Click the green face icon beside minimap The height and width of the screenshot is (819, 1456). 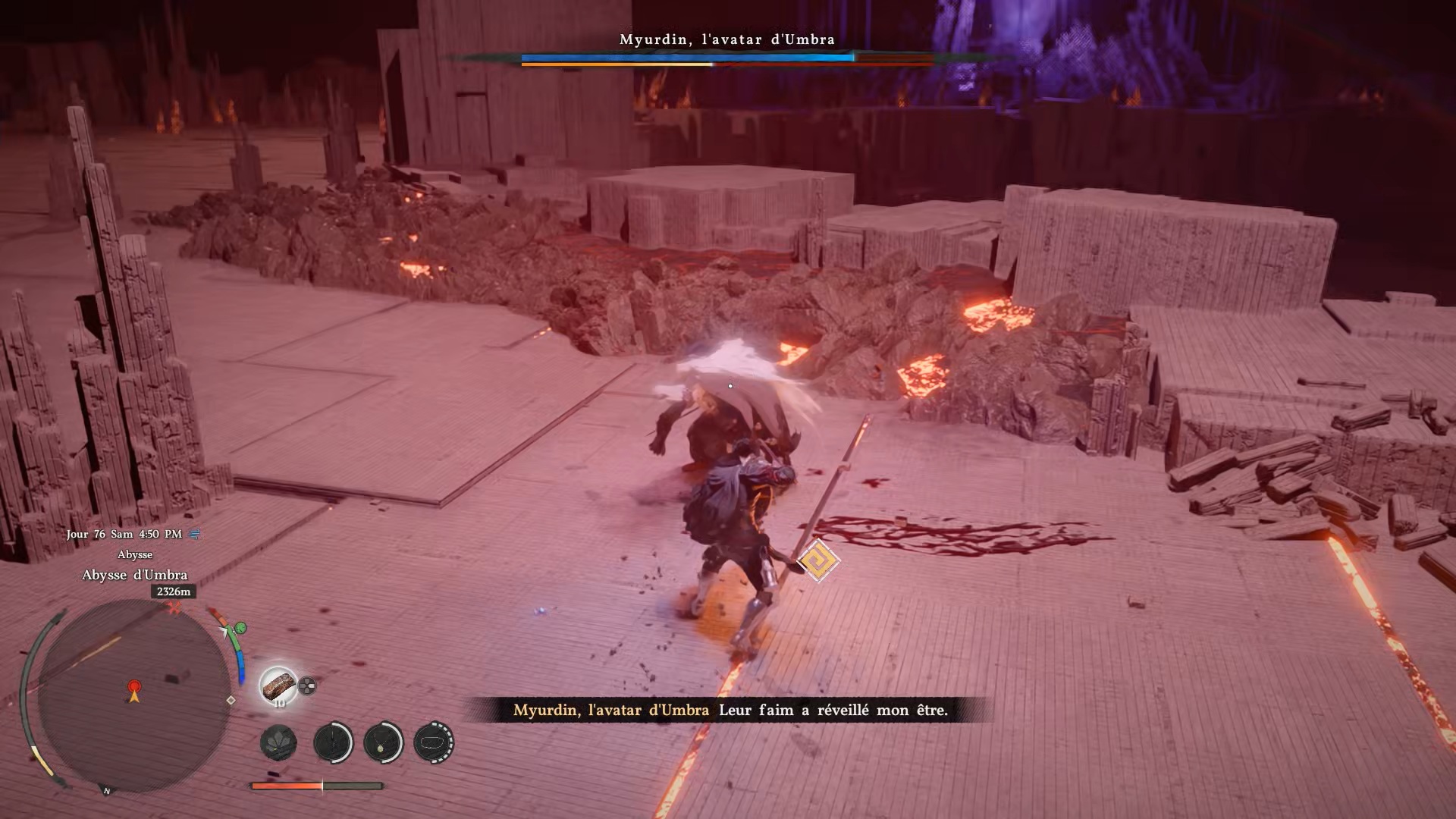[240, 628]
